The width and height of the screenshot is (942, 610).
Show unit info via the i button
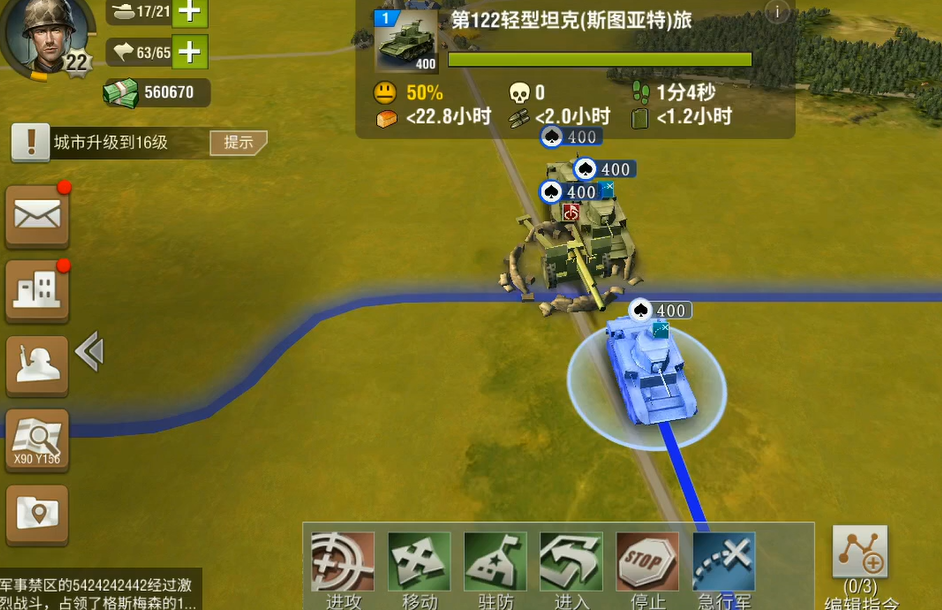(777, 12)
